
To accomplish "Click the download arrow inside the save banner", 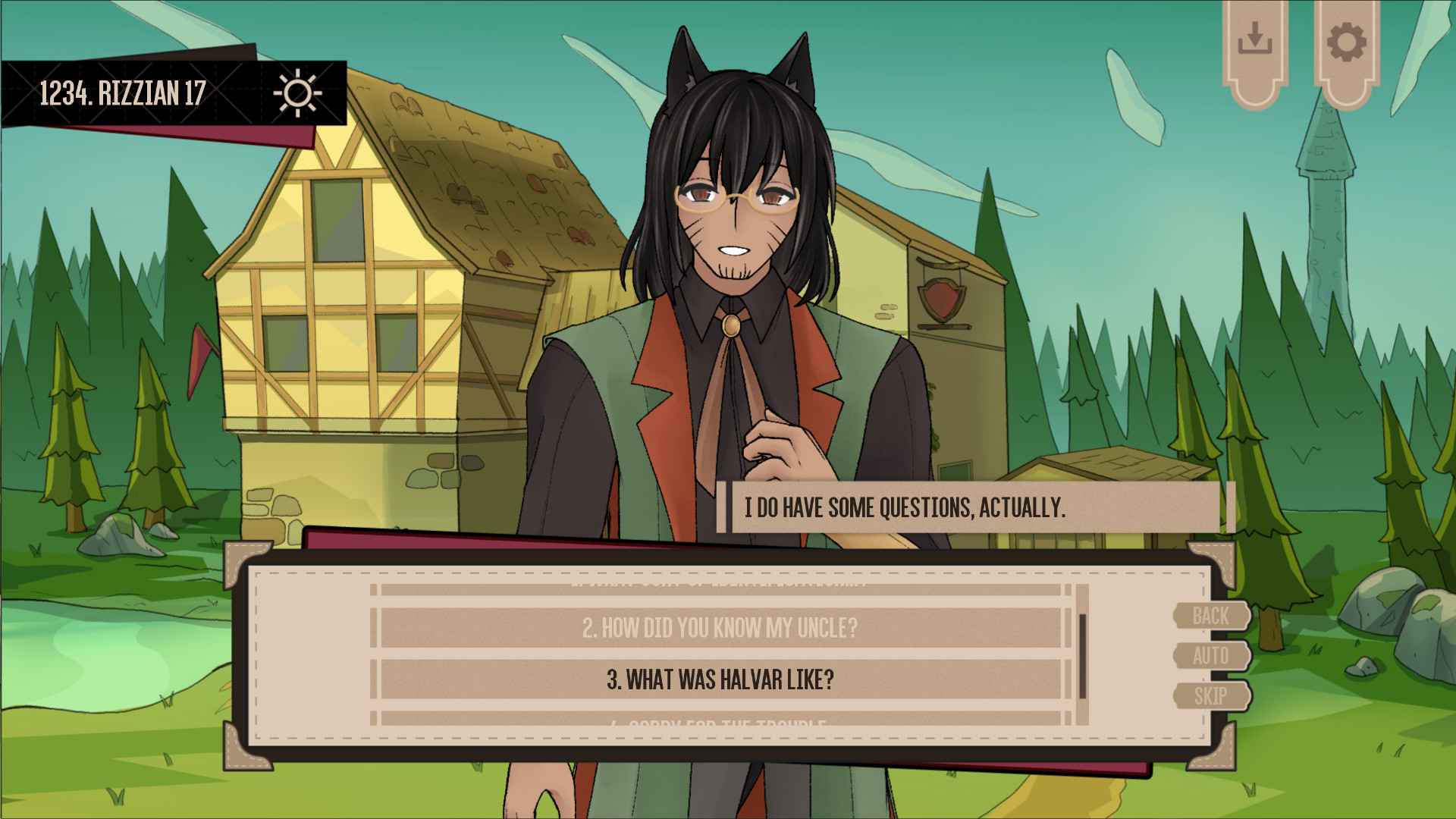I will [1255, 37].
